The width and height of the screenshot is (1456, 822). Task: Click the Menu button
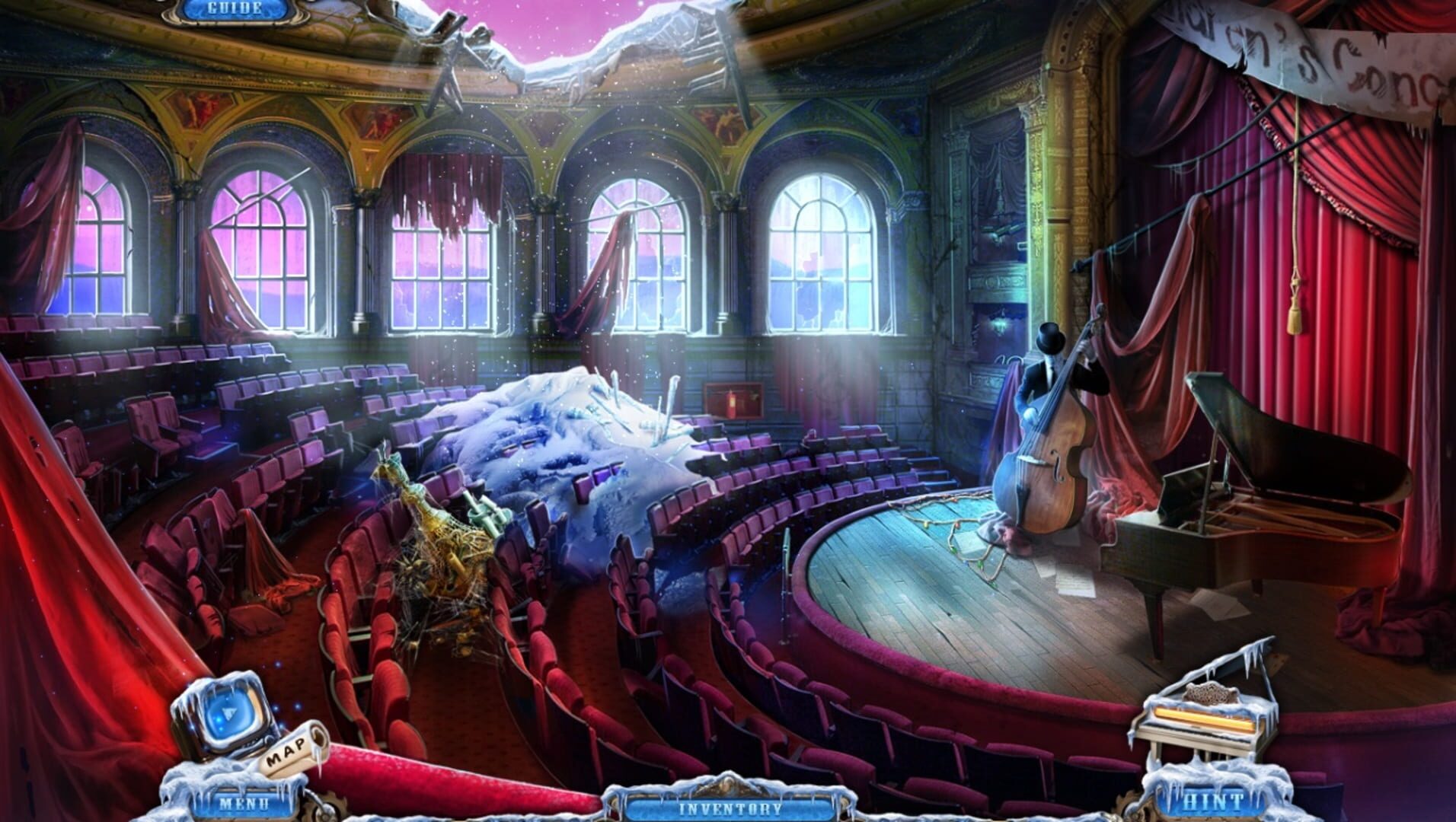point(242,803)
